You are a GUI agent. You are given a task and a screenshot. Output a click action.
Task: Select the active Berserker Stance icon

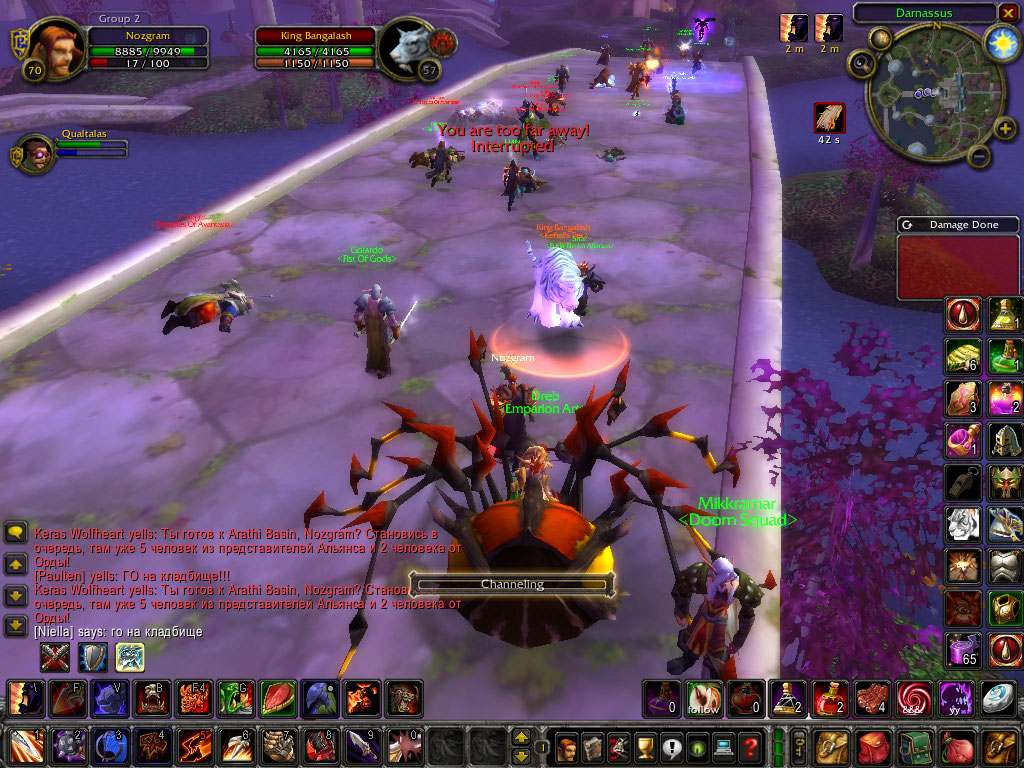[130, 657]
